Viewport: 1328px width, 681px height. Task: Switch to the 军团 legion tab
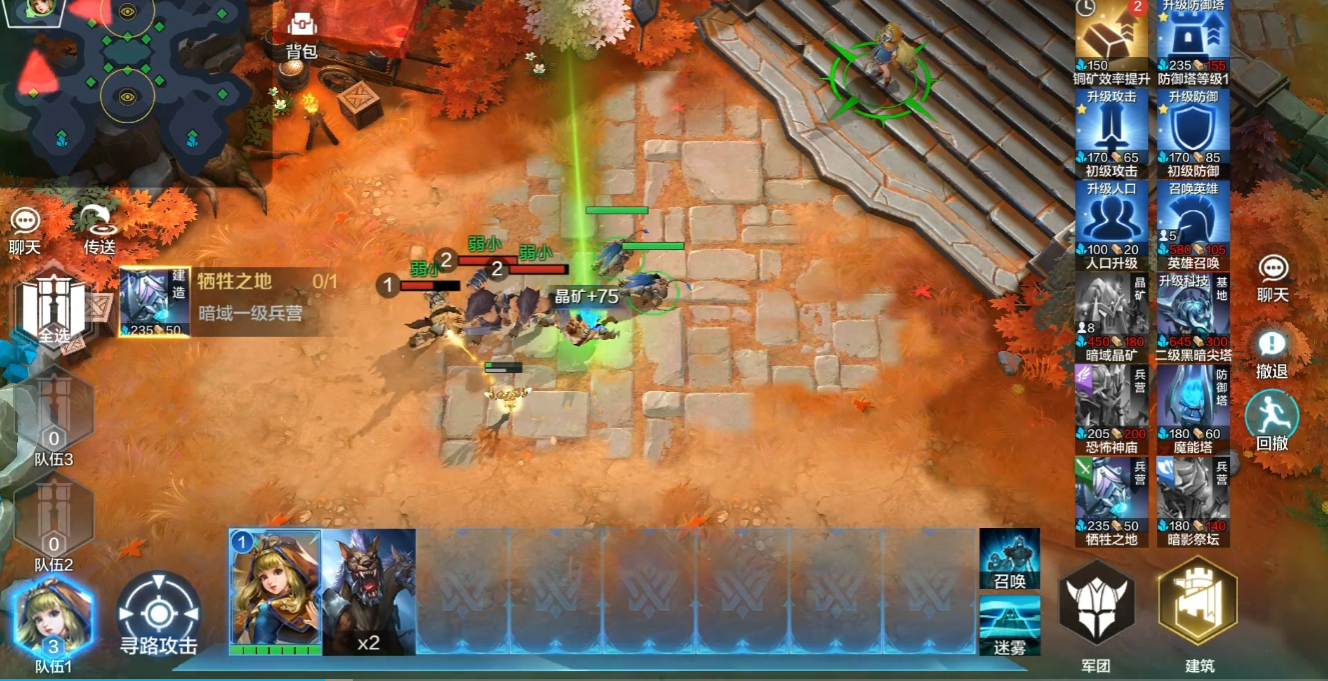pos(1096,612)
